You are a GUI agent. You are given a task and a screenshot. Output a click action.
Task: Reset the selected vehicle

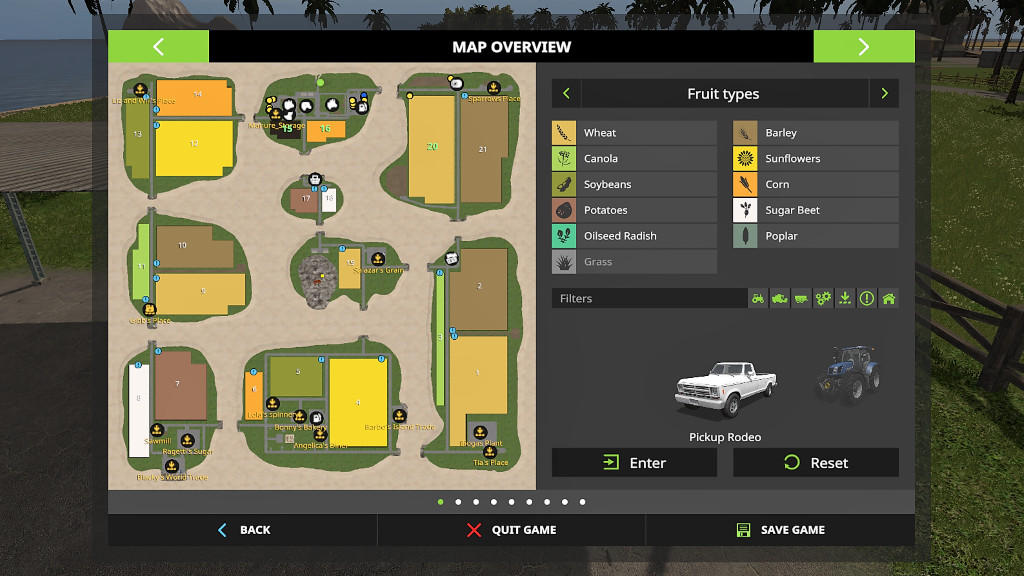tap(815, 463)
